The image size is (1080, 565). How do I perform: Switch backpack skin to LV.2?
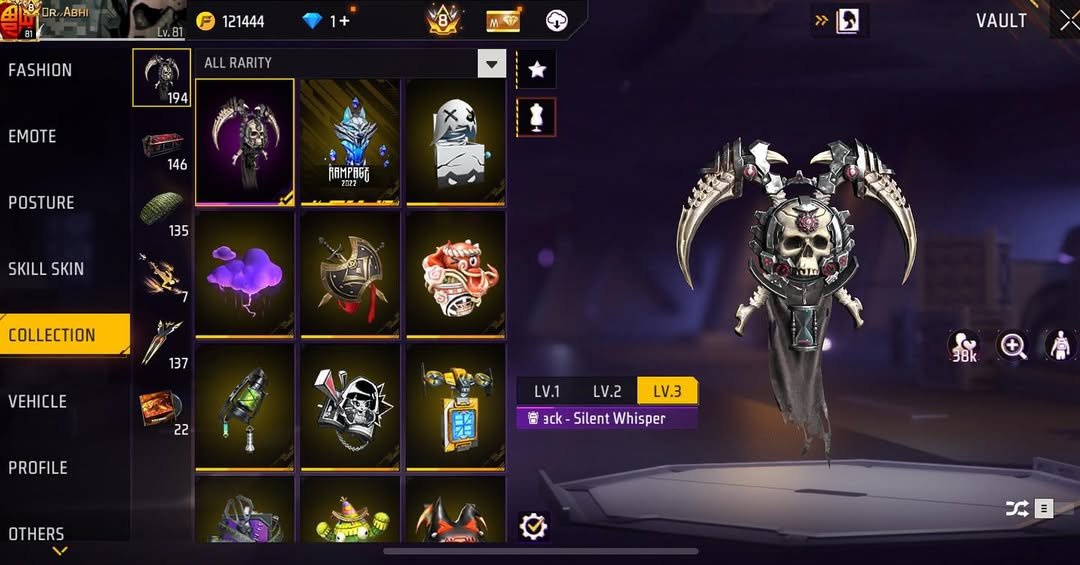(607, 391)
